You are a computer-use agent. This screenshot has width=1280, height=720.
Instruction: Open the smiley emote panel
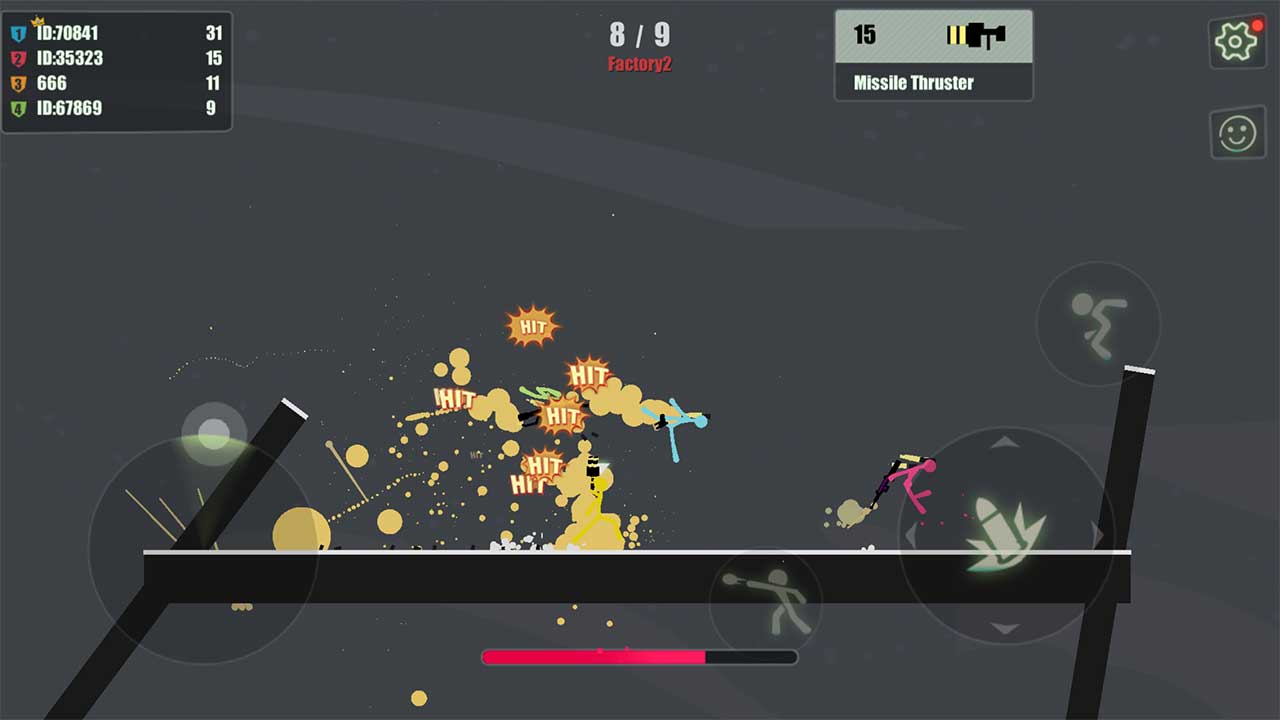pyautogui.click(x=1237, y=132)
